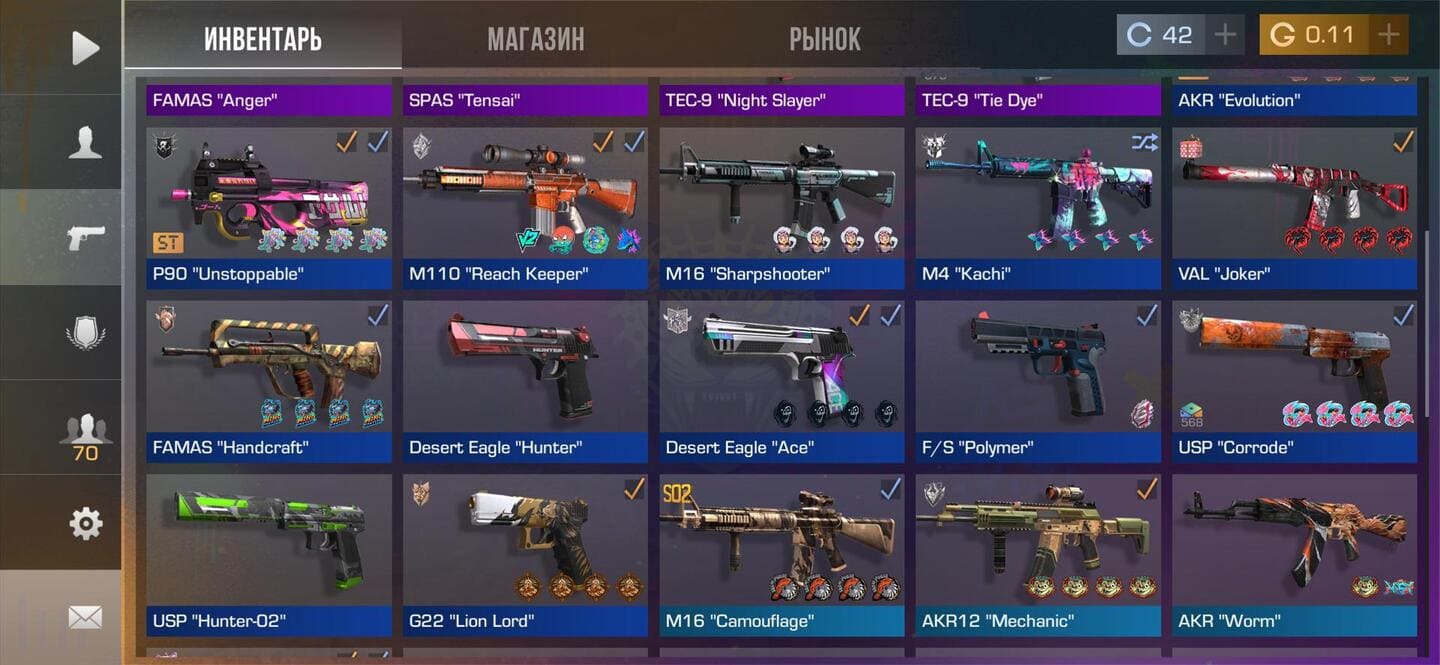
Task: Open the shield clan icon
Action: [85, 332]
